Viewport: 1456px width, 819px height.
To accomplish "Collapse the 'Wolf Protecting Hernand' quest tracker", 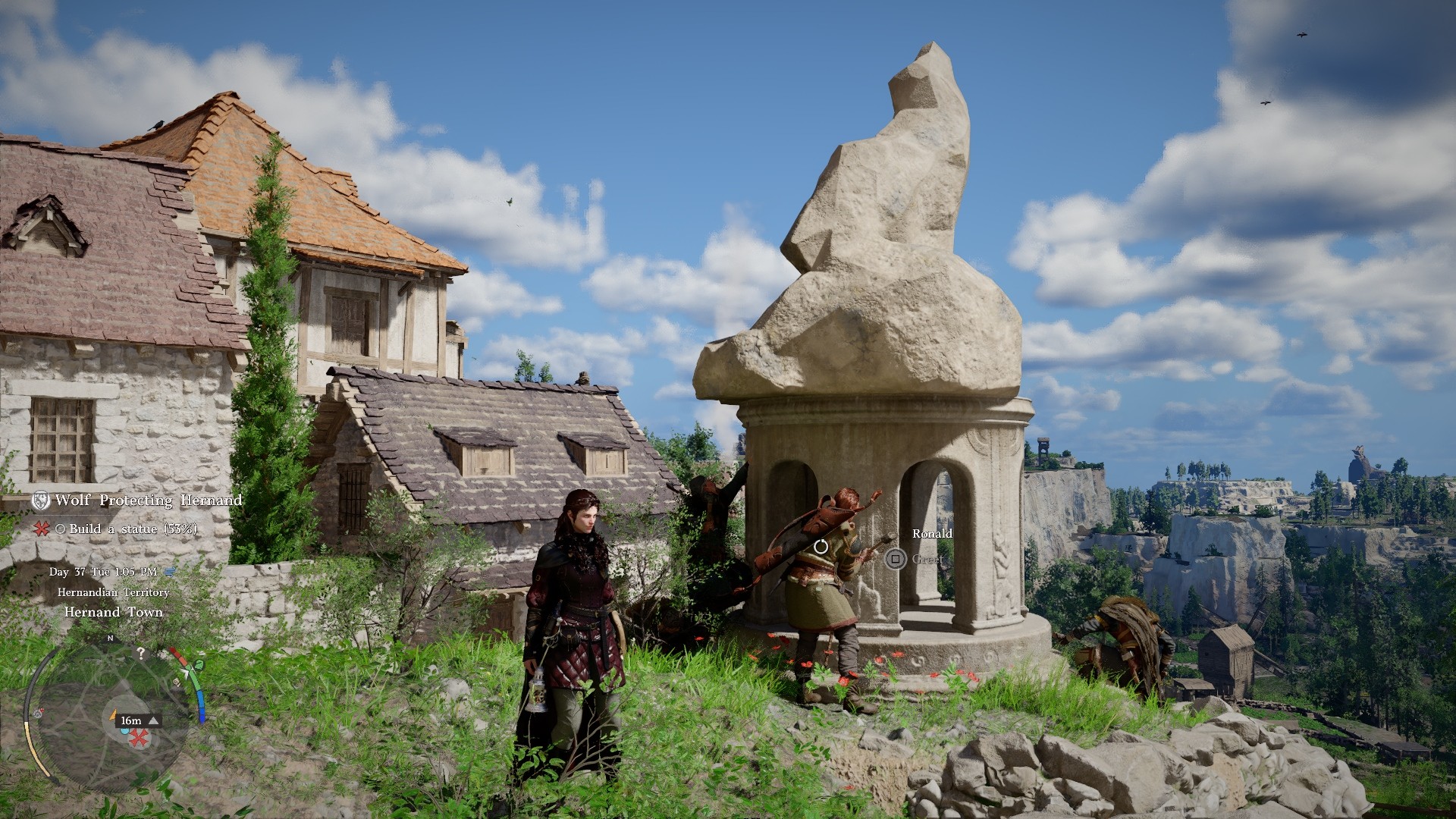I will [x=149, y=500].
